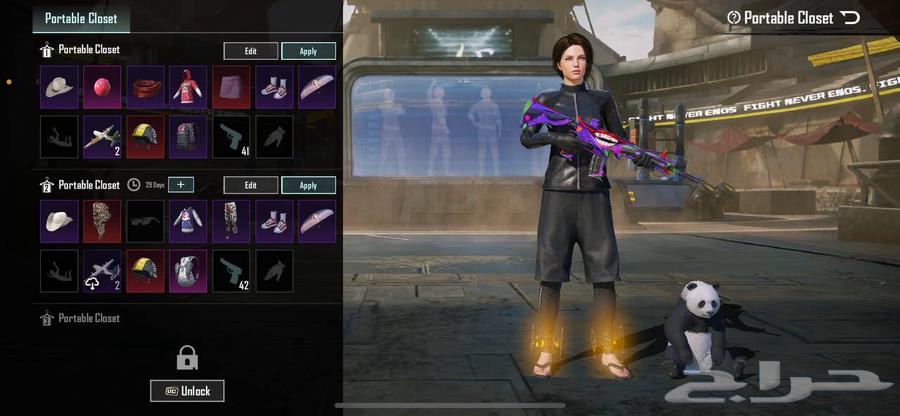
Task: Pick the pink skirt slot
Action: pyautogui.click(x=231, y=88)
